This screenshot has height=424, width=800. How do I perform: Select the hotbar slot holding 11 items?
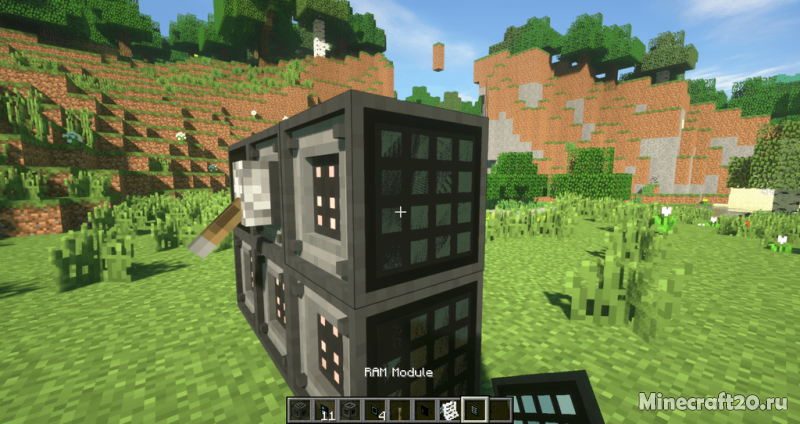pos(326,408)
